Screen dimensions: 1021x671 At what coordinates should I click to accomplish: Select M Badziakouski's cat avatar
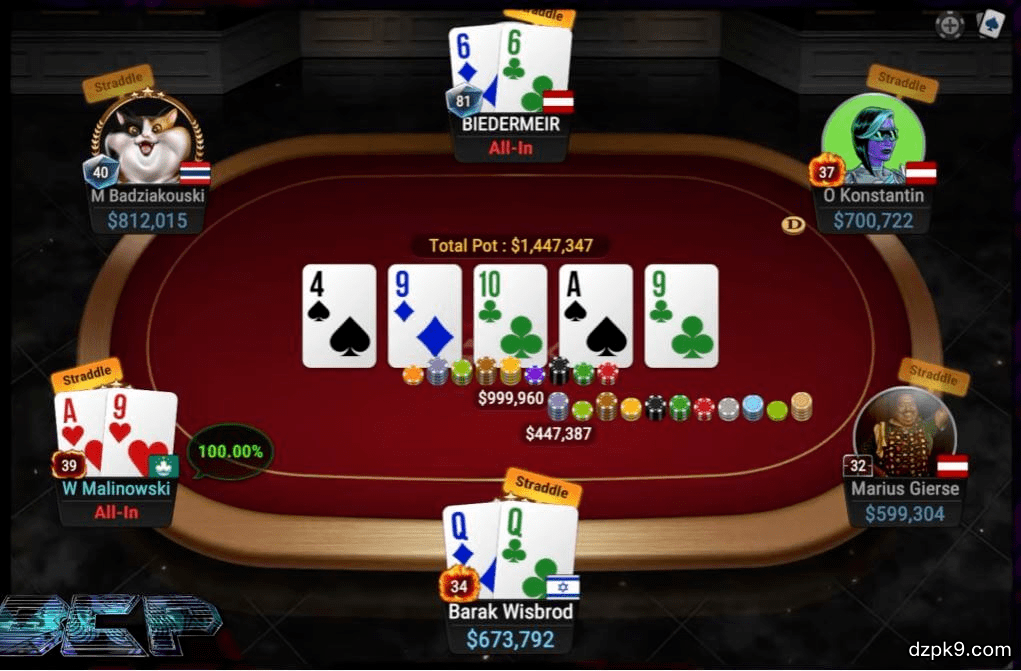point(147,140)
